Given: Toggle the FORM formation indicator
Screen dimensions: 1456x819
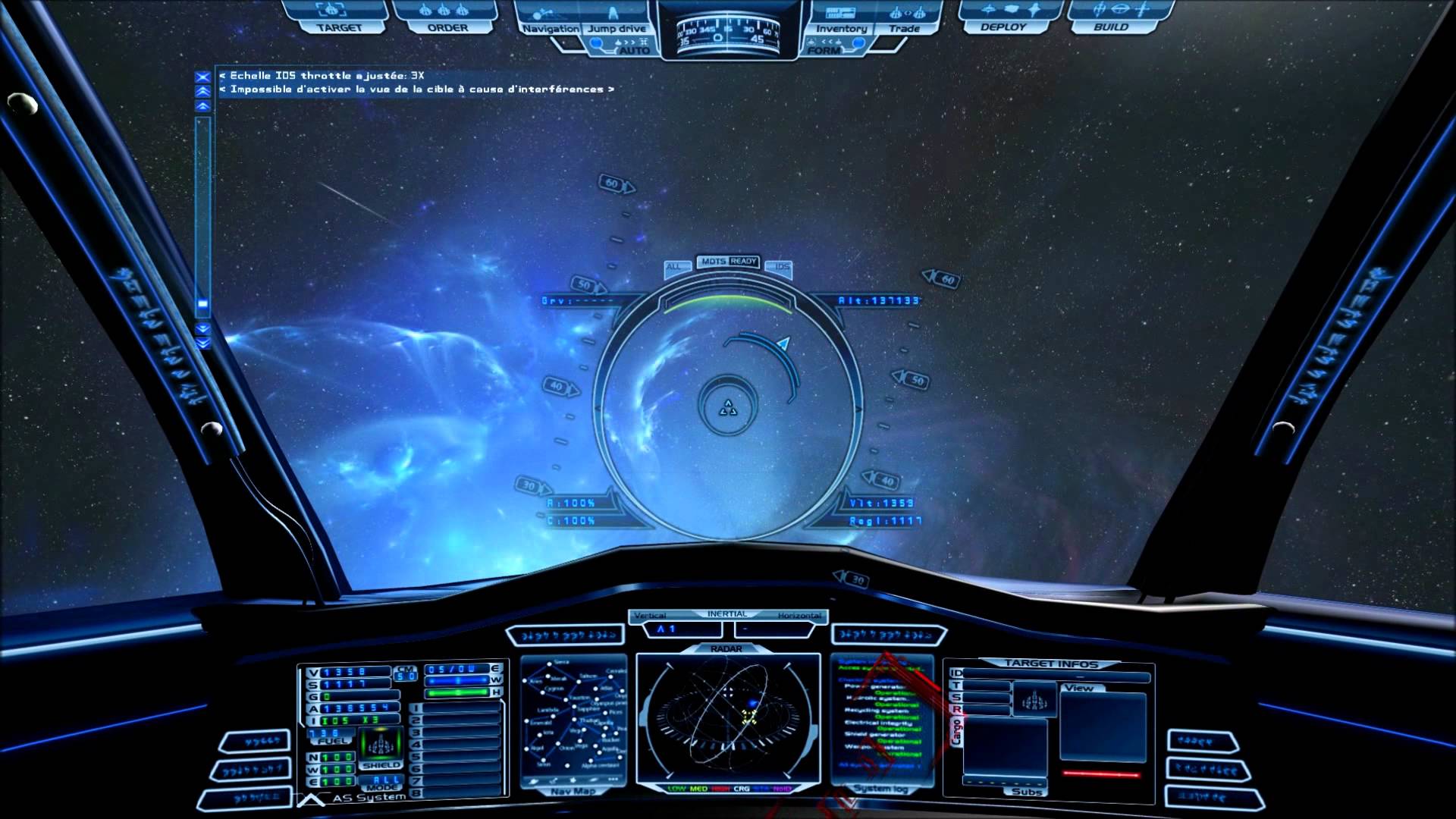Looking at the screenshot, I should tap(824, 50).
